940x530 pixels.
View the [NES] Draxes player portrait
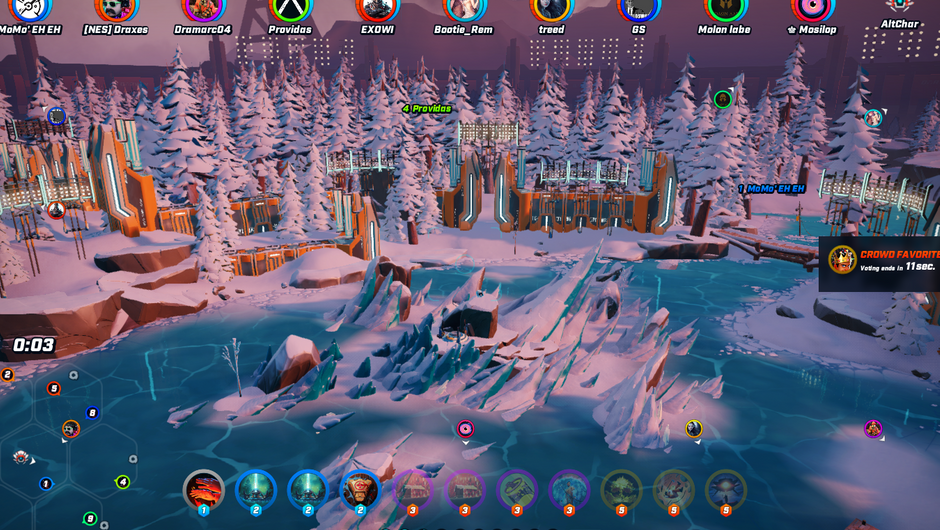116,8
